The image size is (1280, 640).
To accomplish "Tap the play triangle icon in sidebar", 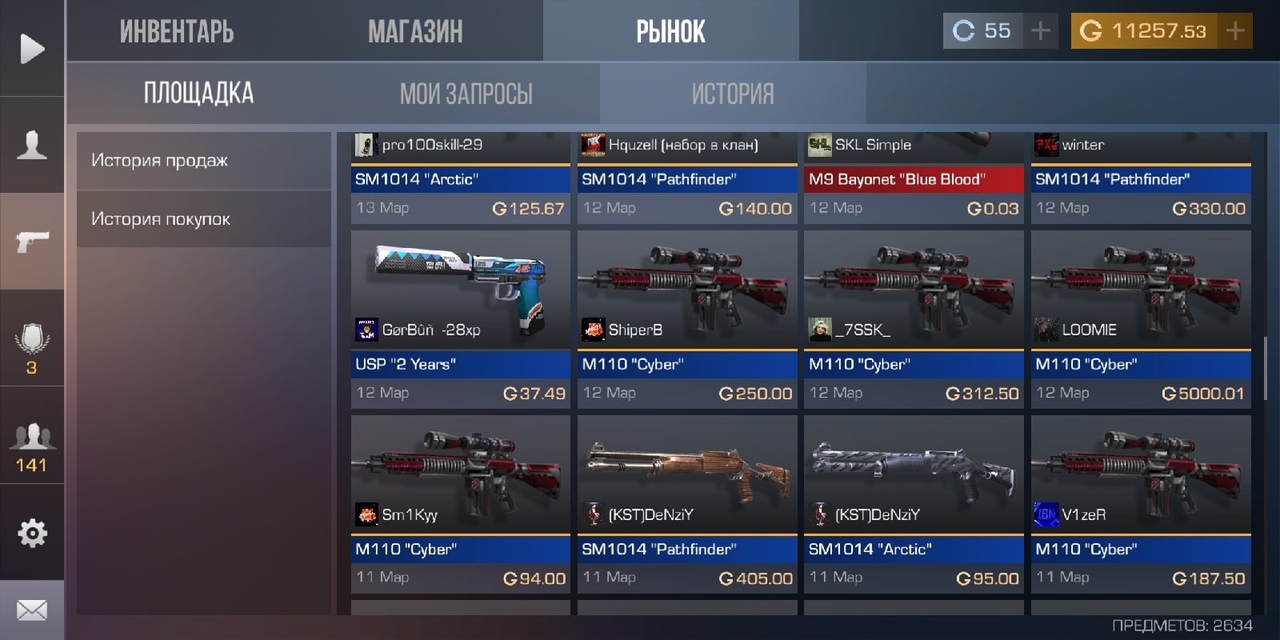I will pos(32,48).
